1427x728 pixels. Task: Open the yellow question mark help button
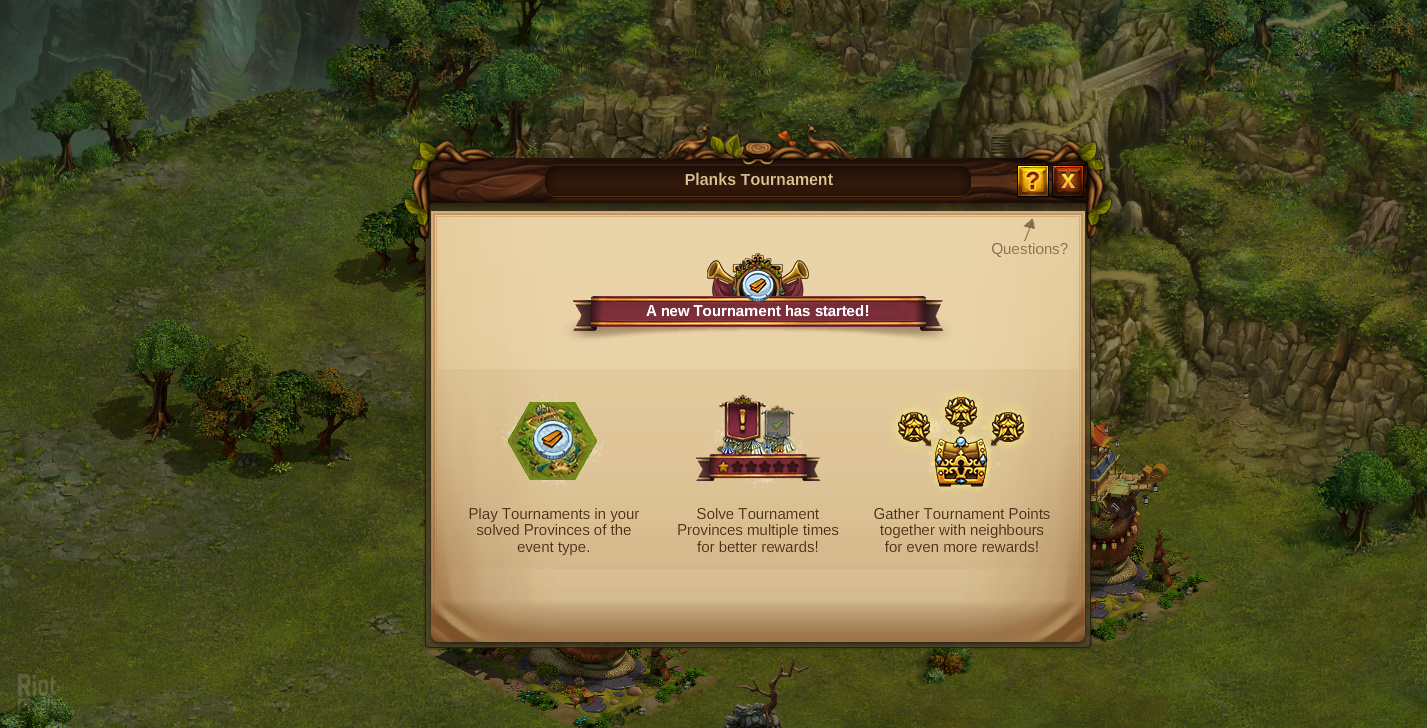point(1032,181)
